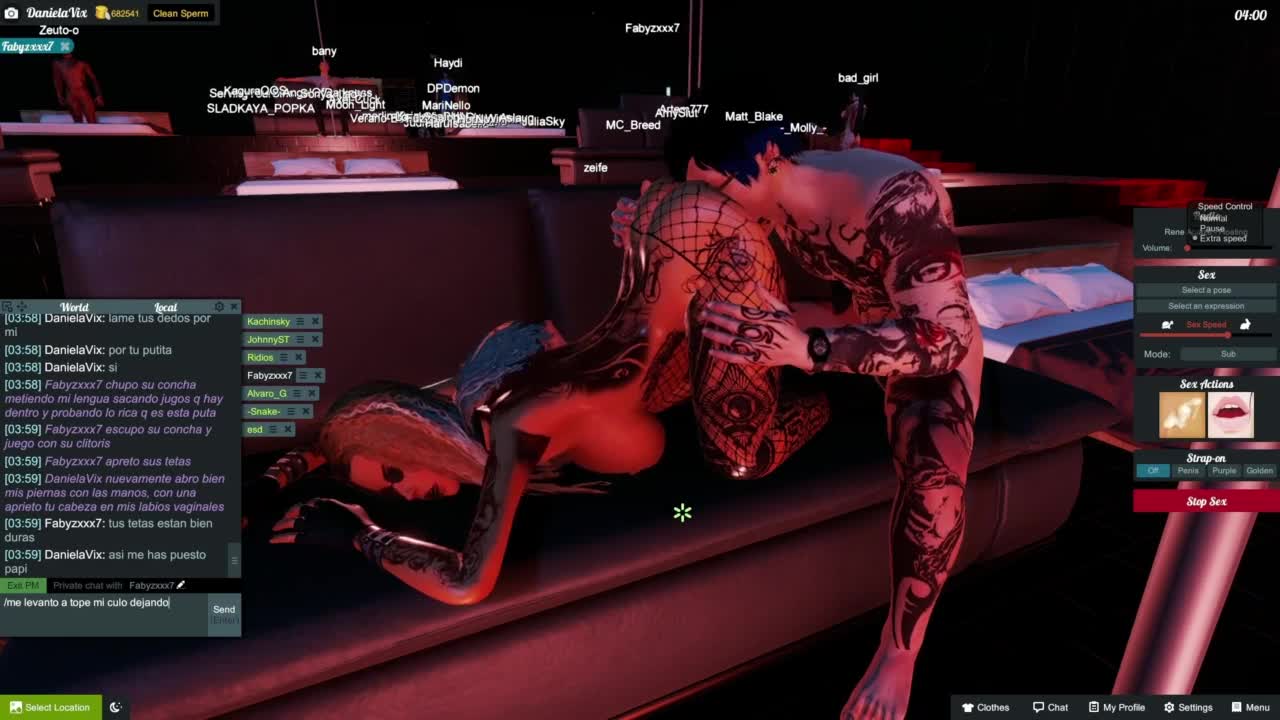Exit PM mode in chat
Screen dimensions: 1280x720
click(x=22, y=585)
